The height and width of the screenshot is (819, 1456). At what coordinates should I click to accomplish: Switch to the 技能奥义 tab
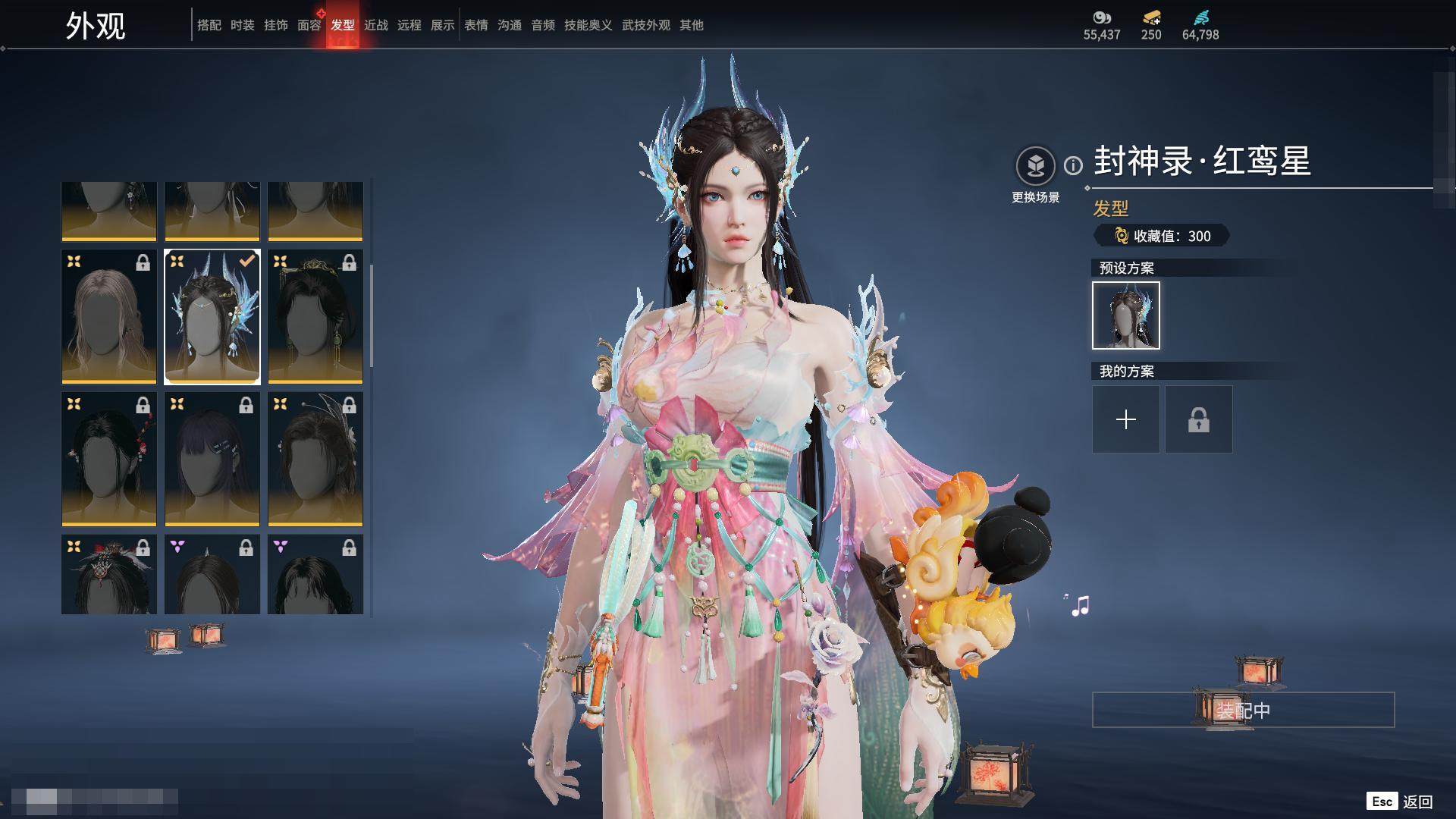click(588, 25)
